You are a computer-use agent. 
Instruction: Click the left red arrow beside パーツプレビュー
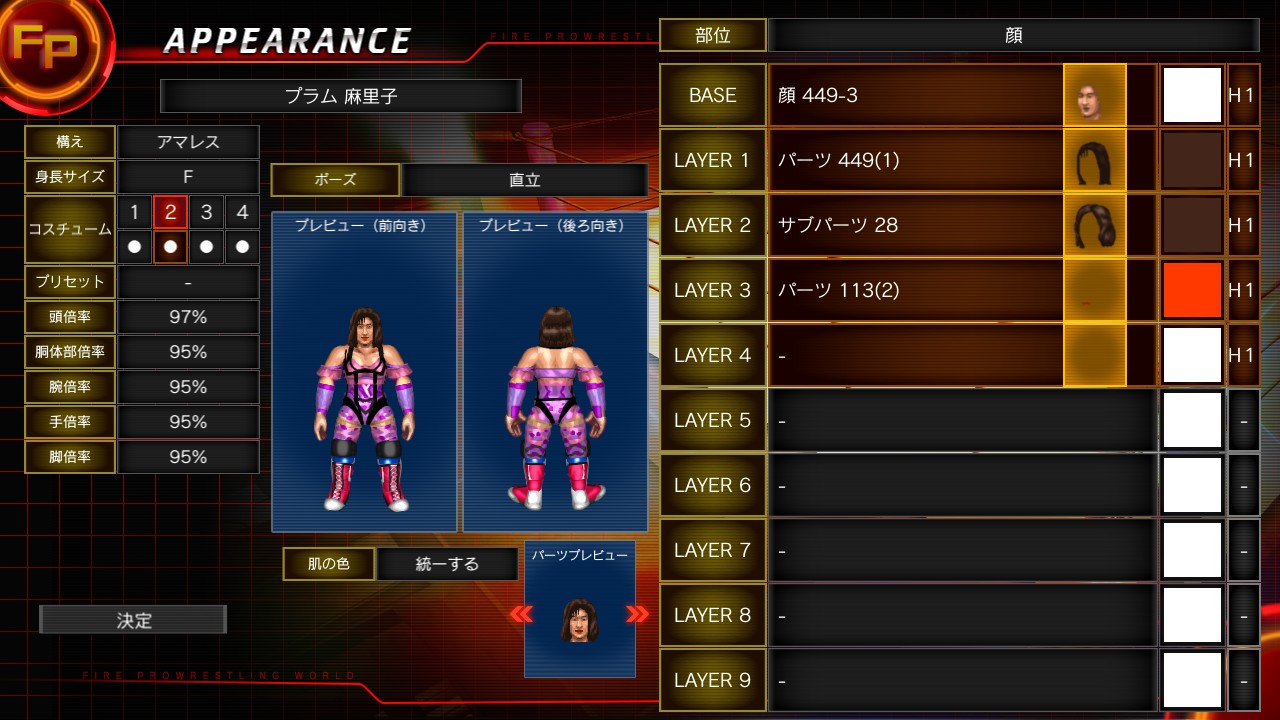pos(521,616)
